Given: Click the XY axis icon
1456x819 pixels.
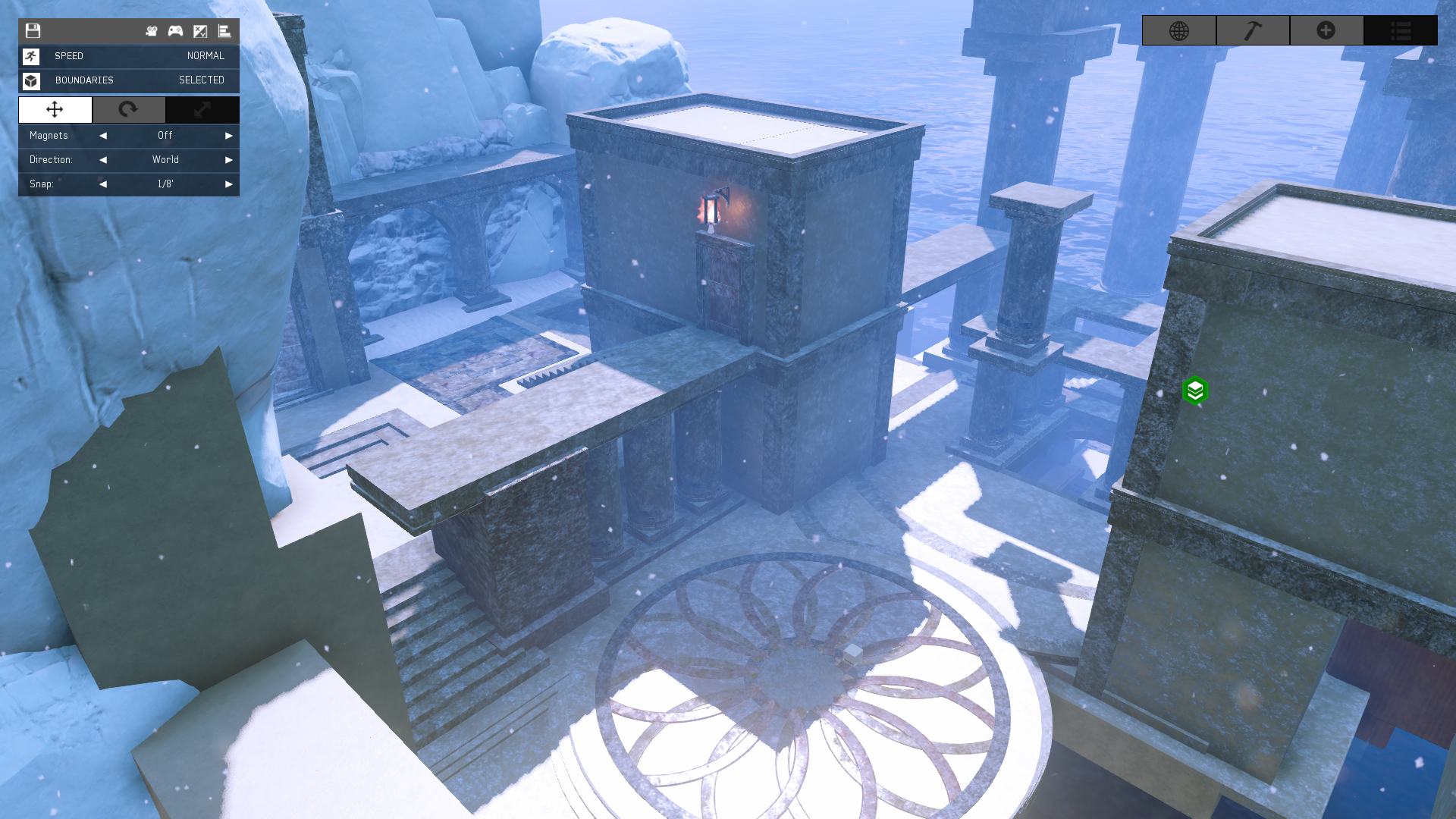Looking at the screenshot, I should pos(200,31).
